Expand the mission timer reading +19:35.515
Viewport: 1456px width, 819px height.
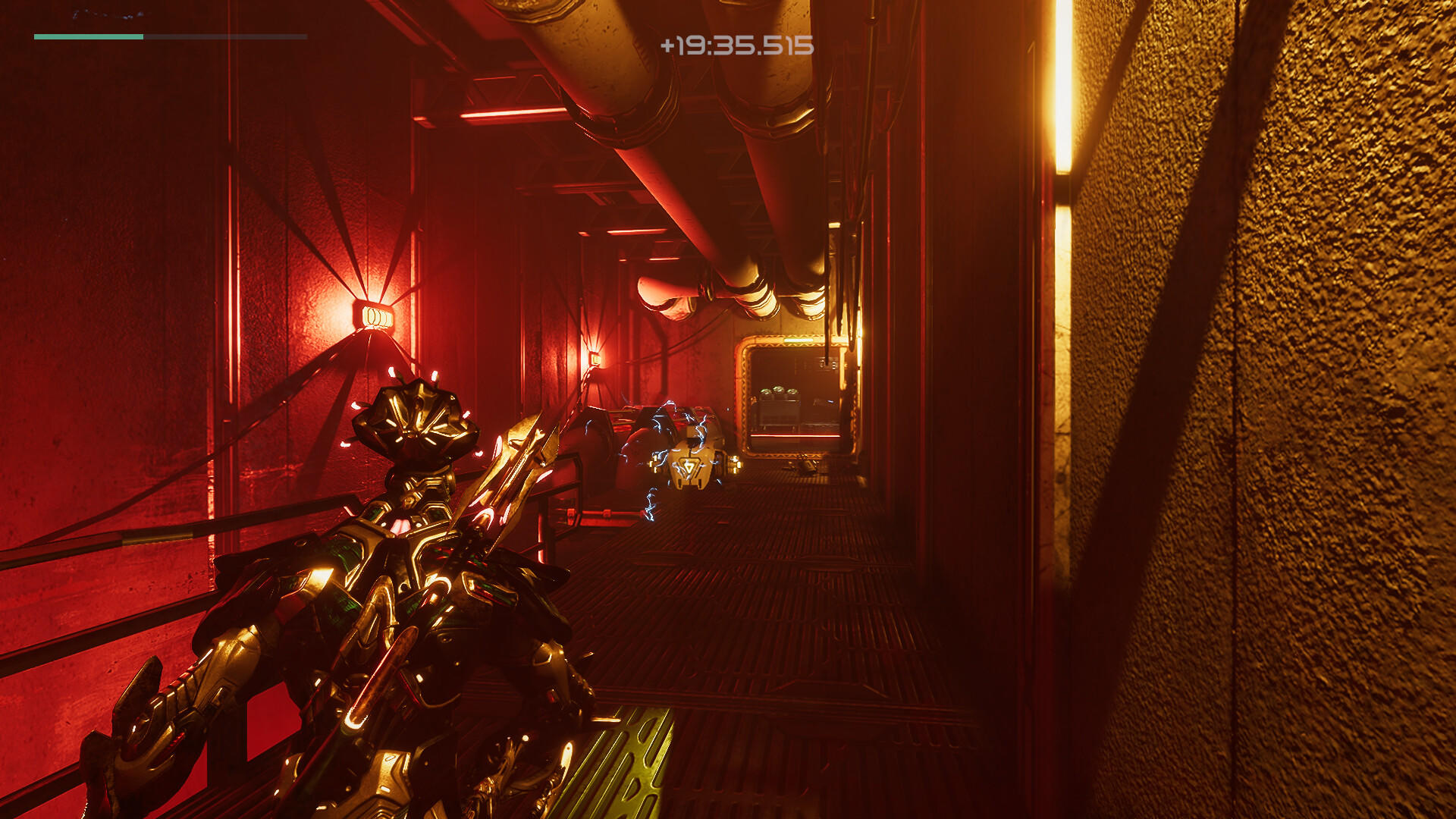coord(737,45)
